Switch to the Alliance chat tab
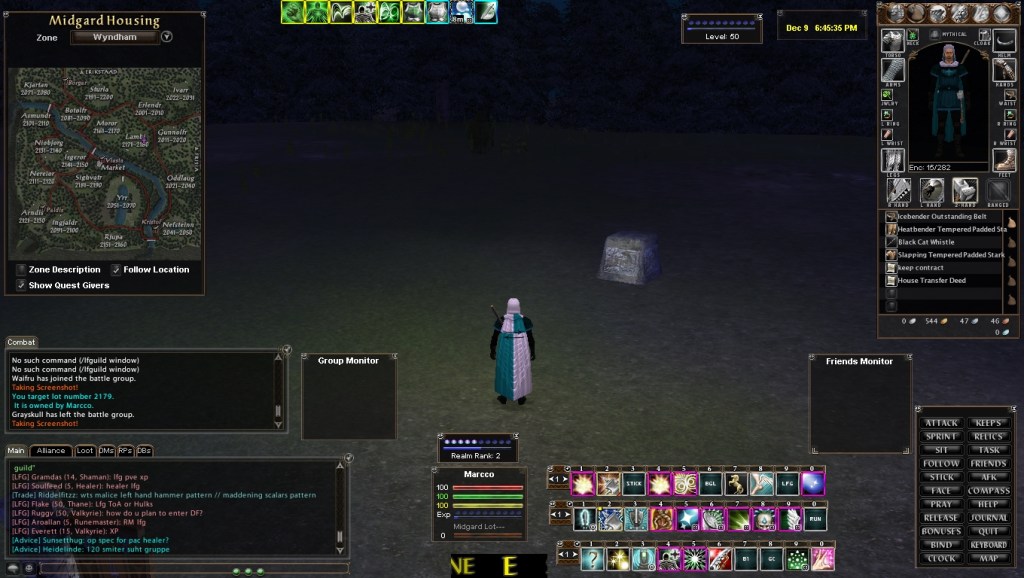 (x=50, y=451)
